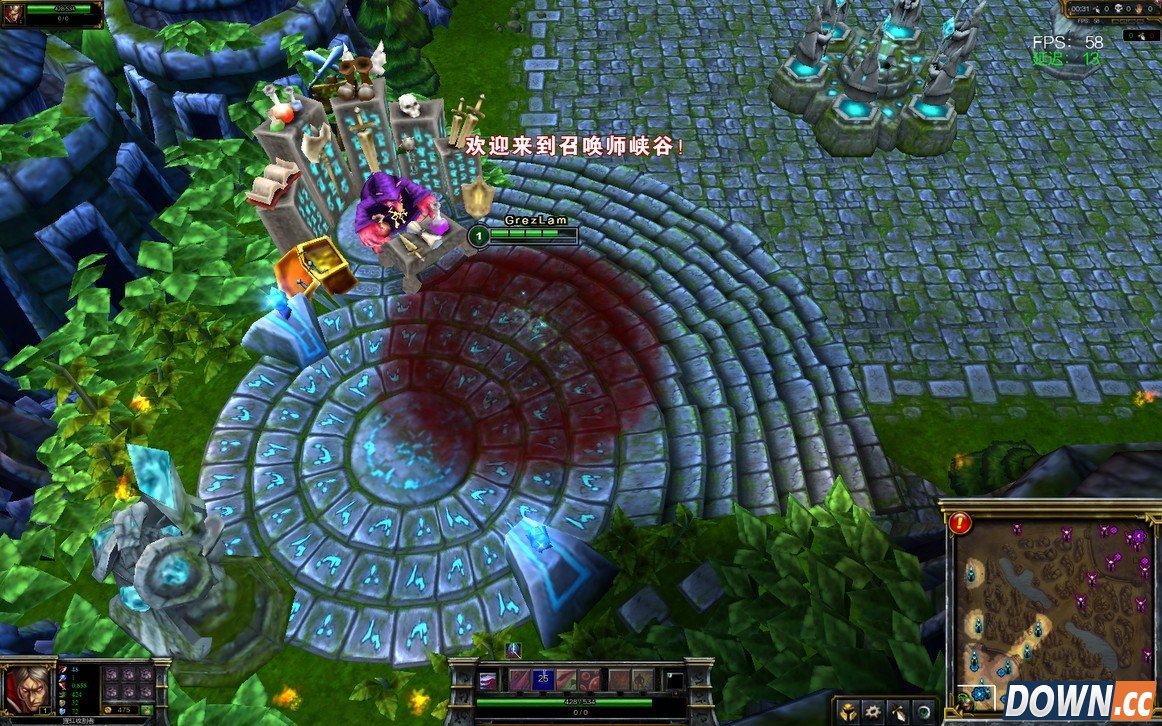Image resolution: width=1162 pixels, height=726 pixels.
Task: Open the settings gear menu
Action: coord(874,712)
